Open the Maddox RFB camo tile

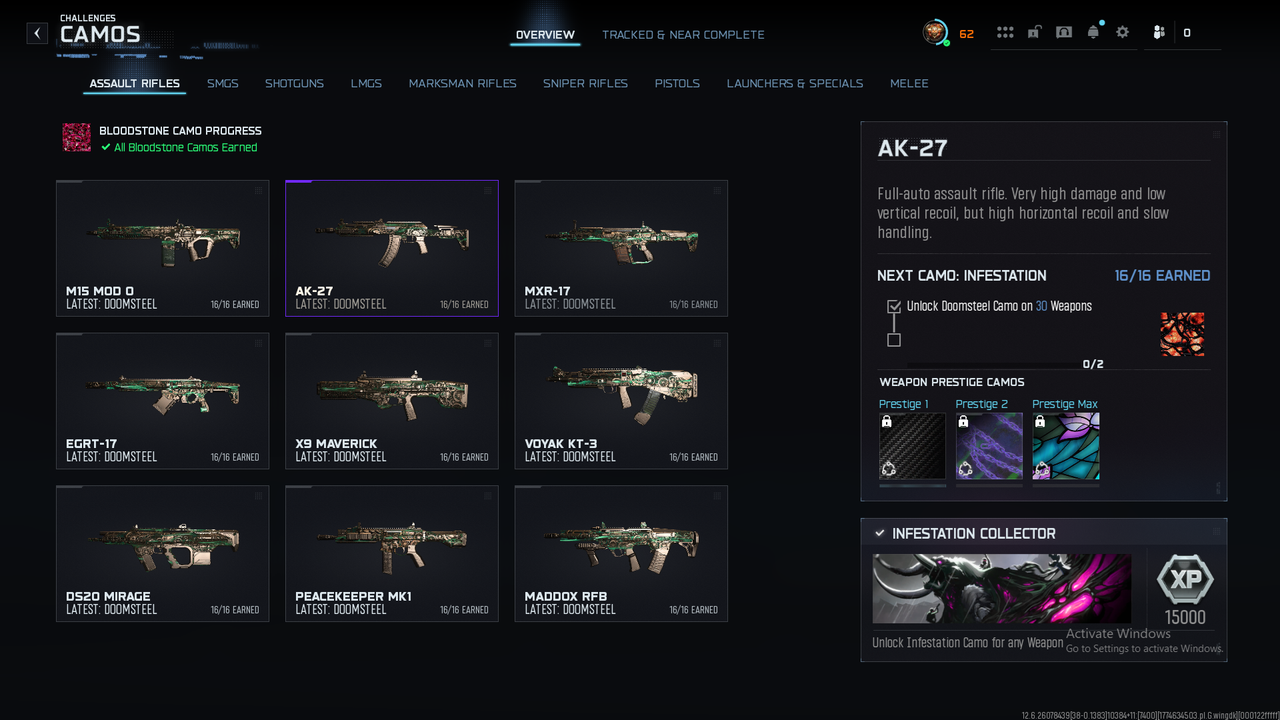(621, 554)
